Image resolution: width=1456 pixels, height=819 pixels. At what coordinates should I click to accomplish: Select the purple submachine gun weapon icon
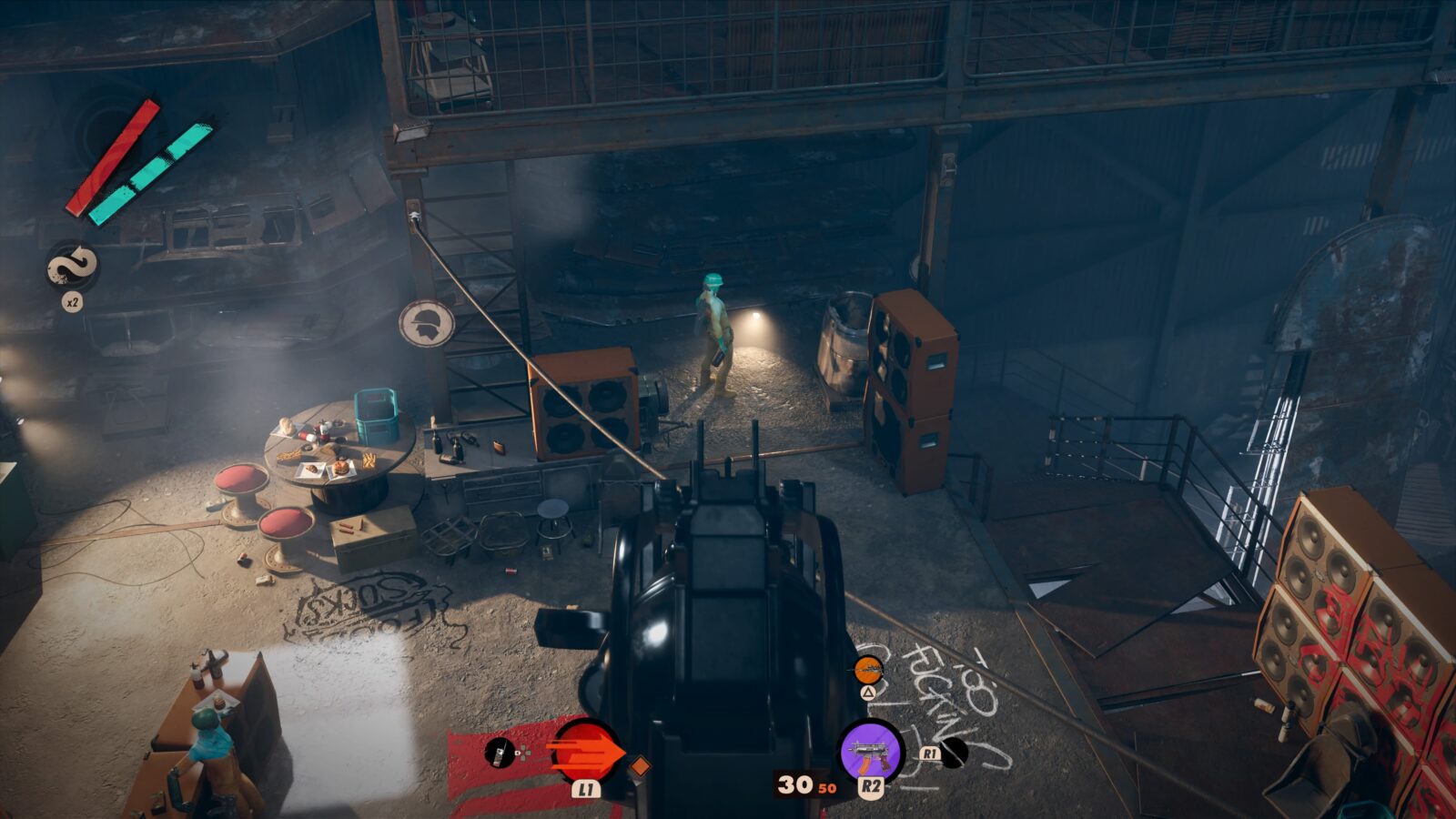pyautogui.click(x=870, y=751)
